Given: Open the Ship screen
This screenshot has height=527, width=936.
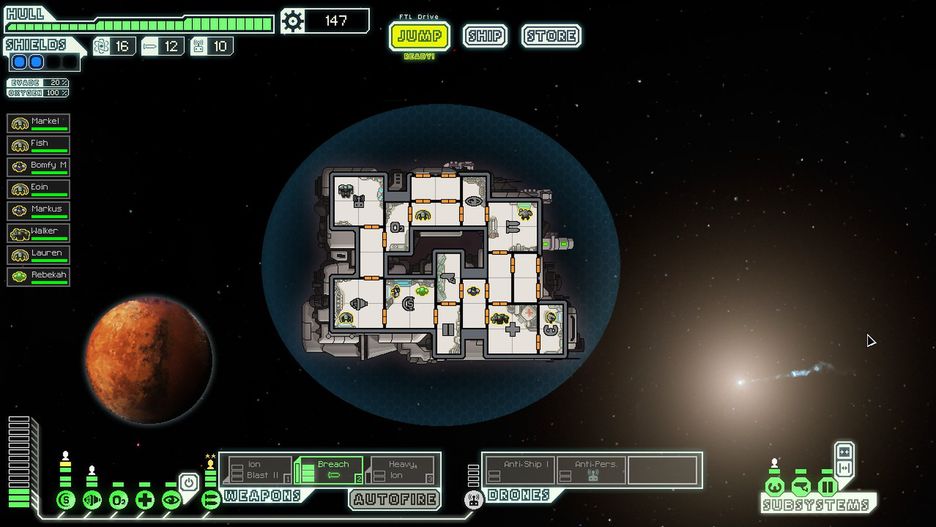Looking at the screenshot, I should pos(484,37).
